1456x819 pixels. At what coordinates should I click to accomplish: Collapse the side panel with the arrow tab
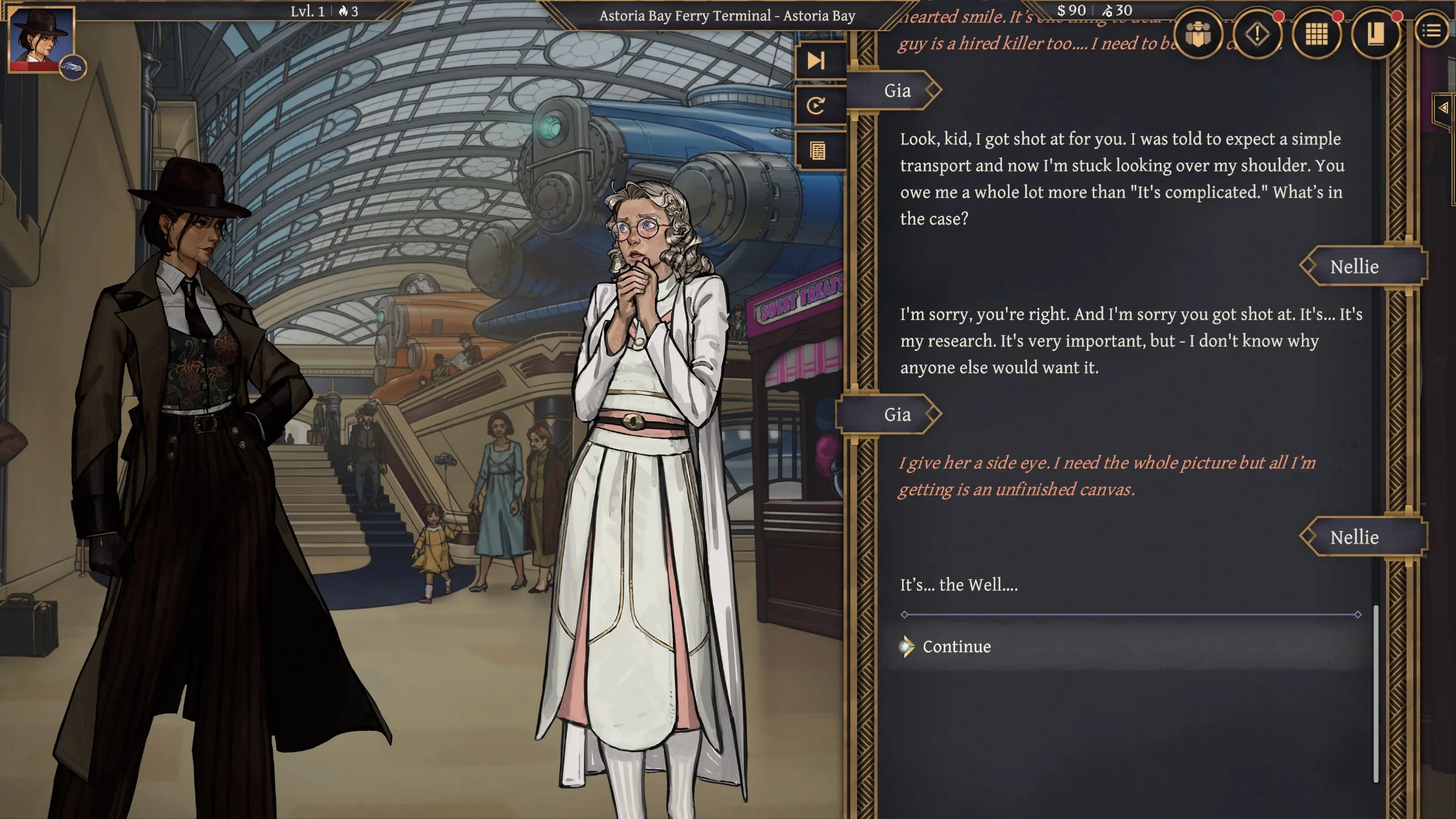pyautogui.click(x=1443, y=107)
